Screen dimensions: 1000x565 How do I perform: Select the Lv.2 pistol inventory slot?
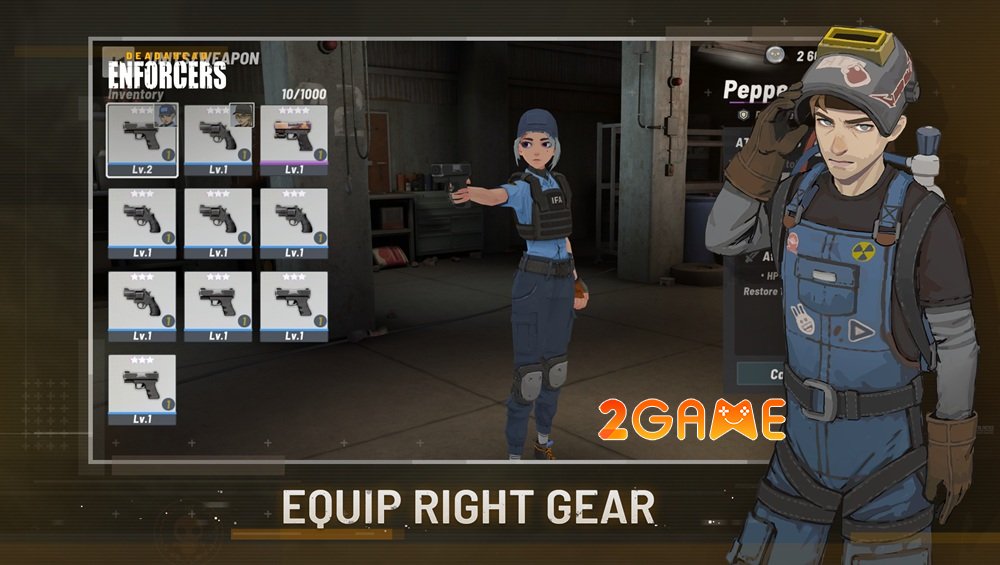[141, 135]
